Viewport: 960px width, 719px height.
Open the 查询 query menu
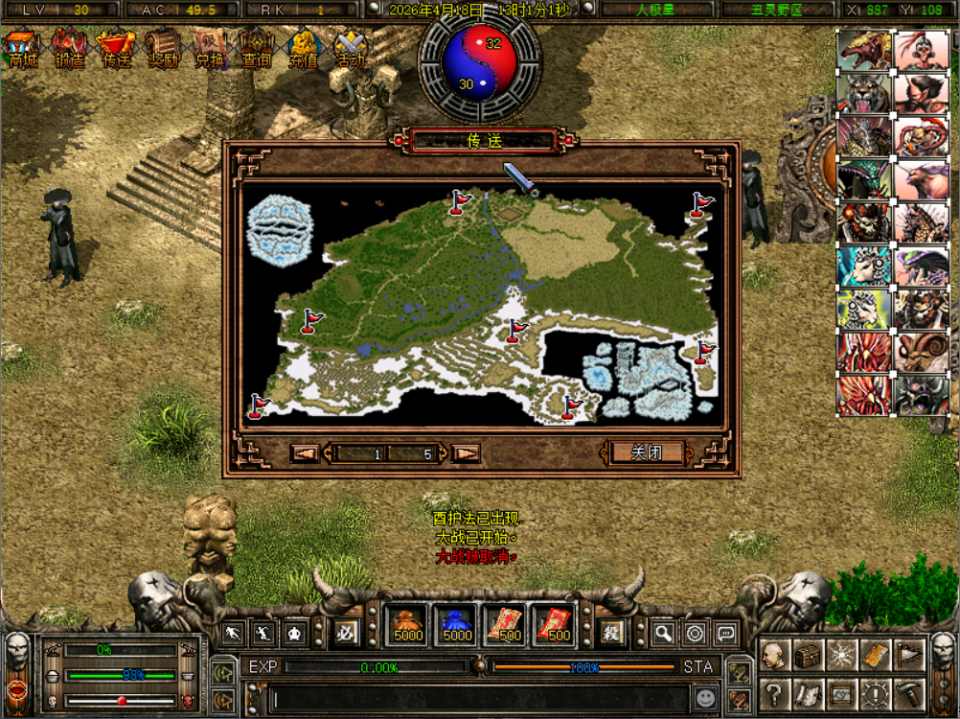point(257,49)
